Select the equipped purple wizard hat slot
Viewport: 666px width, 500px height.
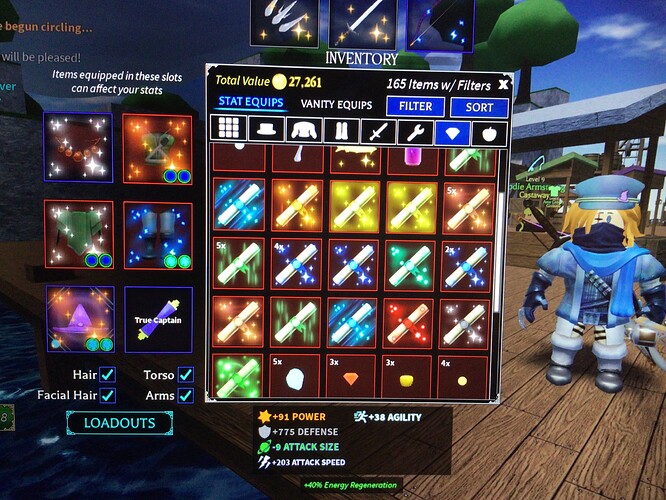tap(78, 320)
